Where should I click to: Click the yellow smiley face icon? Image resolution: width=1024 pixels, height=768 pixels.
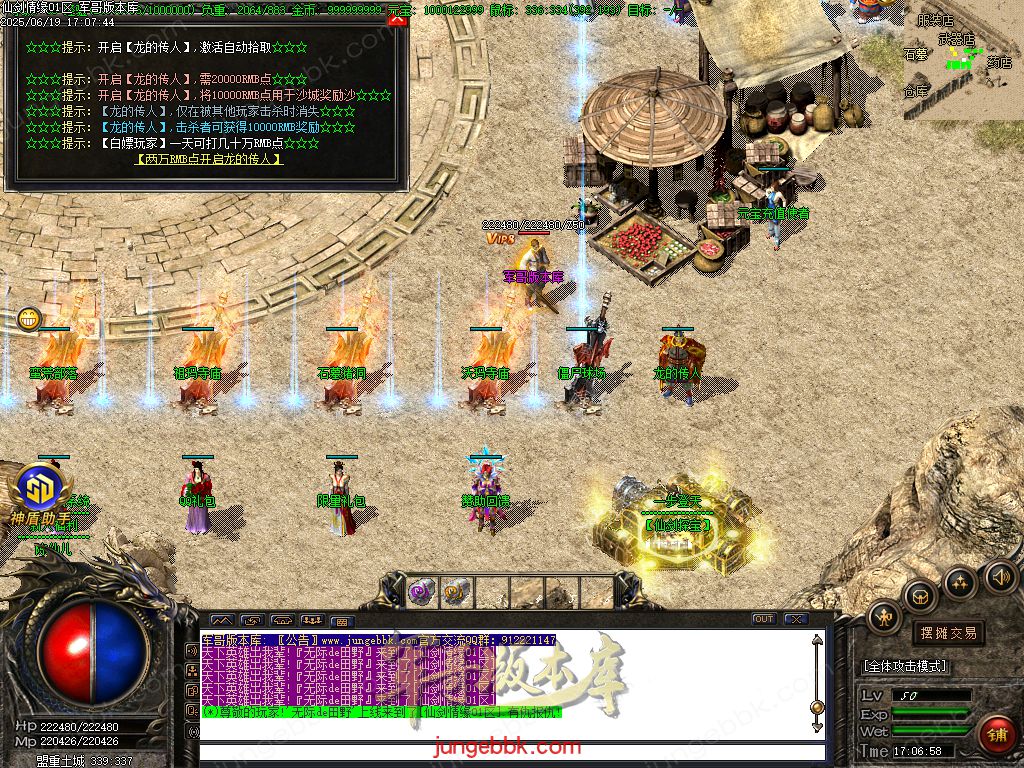(29, 320)
